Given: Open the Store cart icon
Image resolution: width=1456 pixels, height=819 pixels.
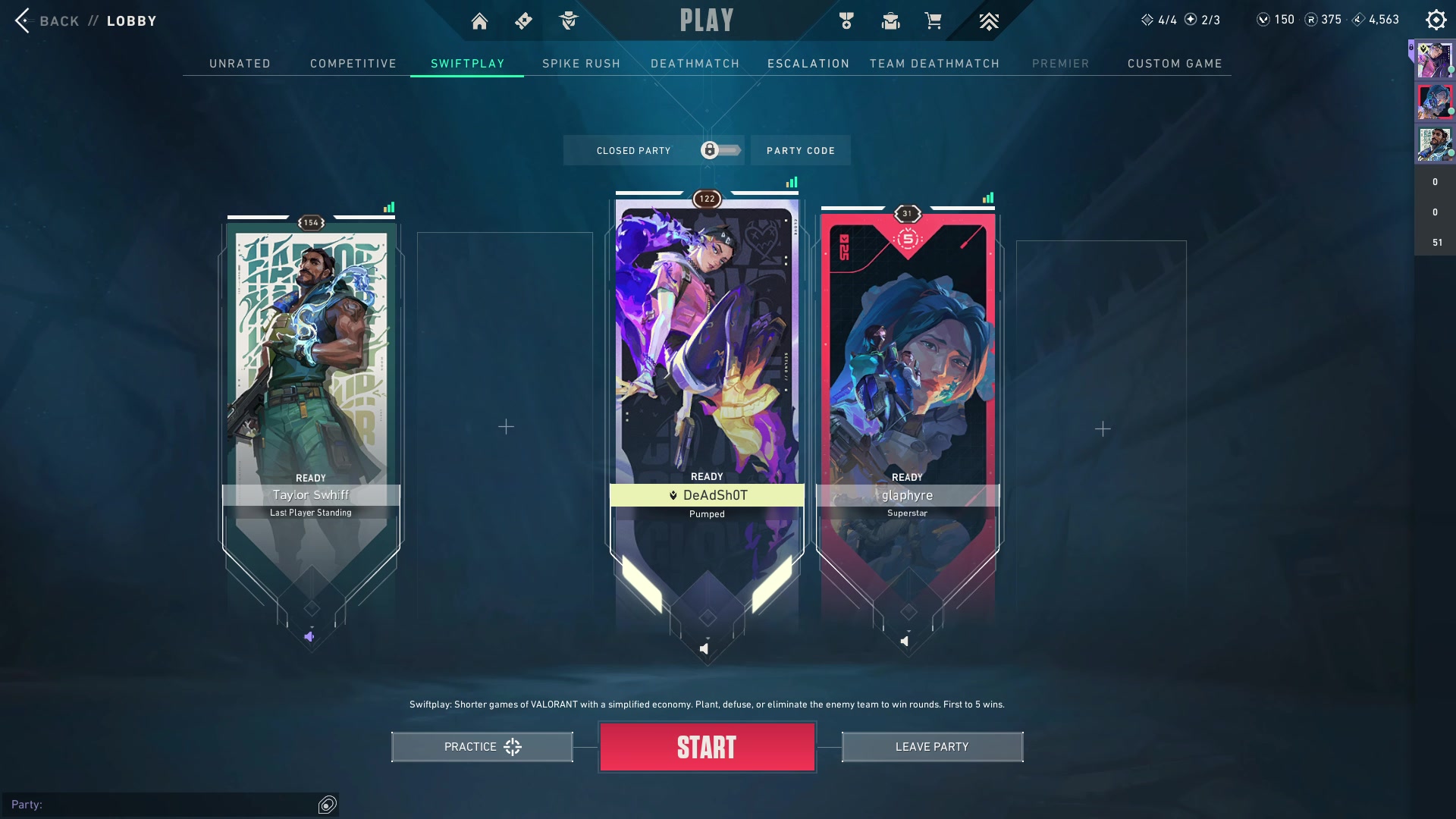Looking at the screenshot, I should pos(933,21).
